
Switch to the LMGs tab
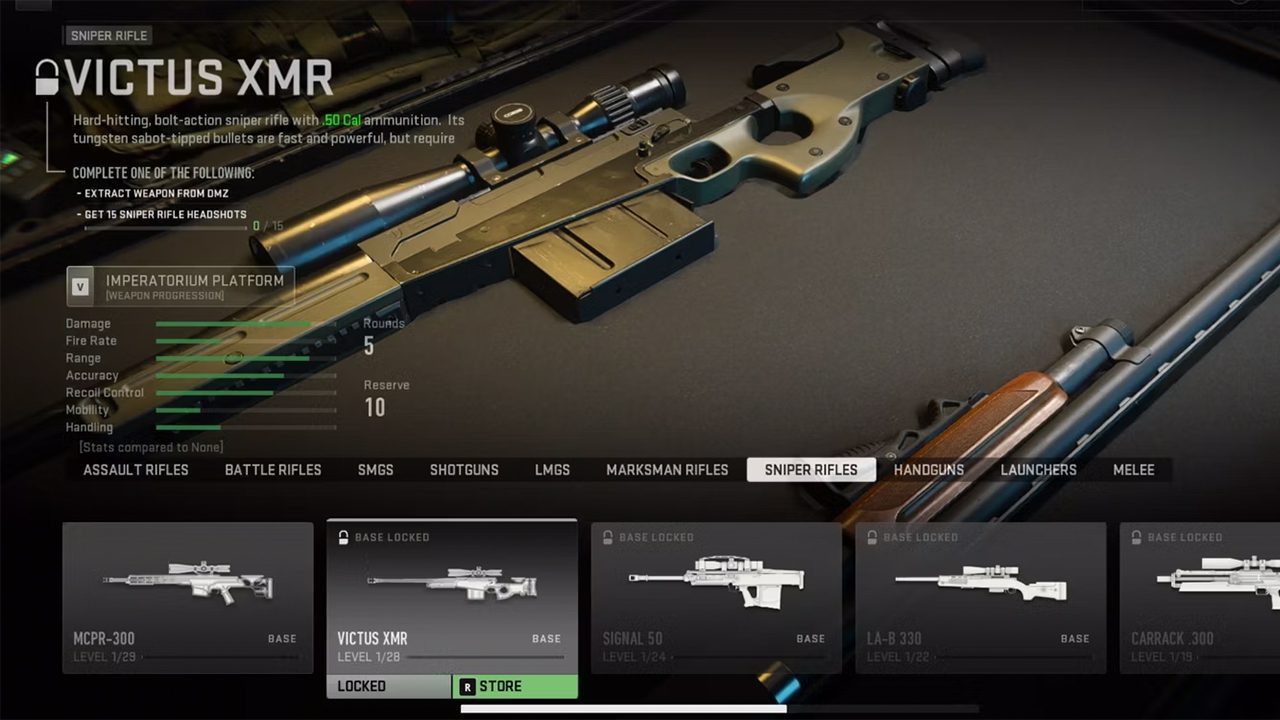552,470
